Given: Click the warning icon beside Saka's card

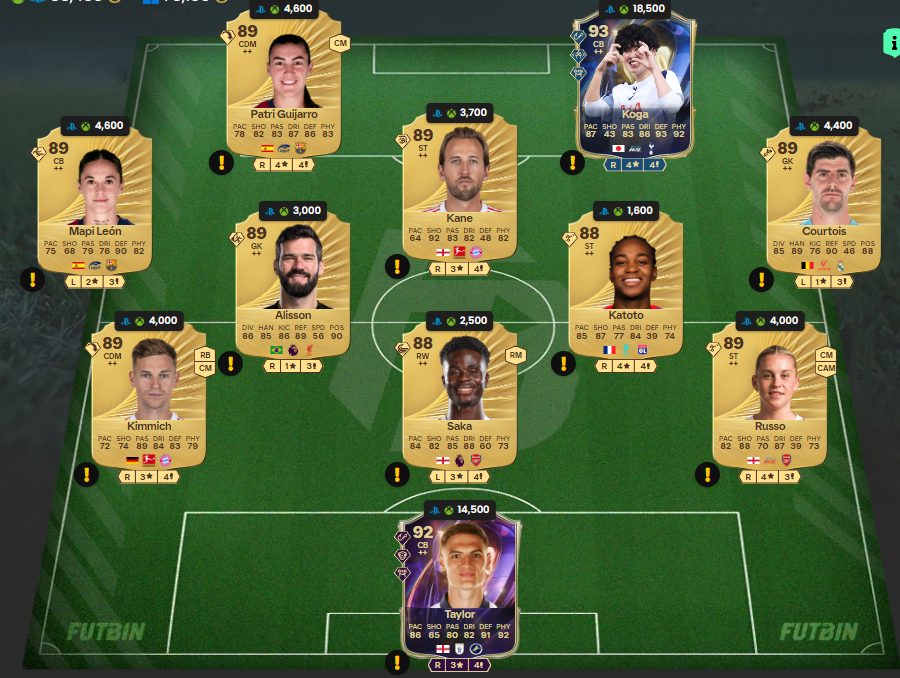Looking at the screenshot, I should 396,474.
